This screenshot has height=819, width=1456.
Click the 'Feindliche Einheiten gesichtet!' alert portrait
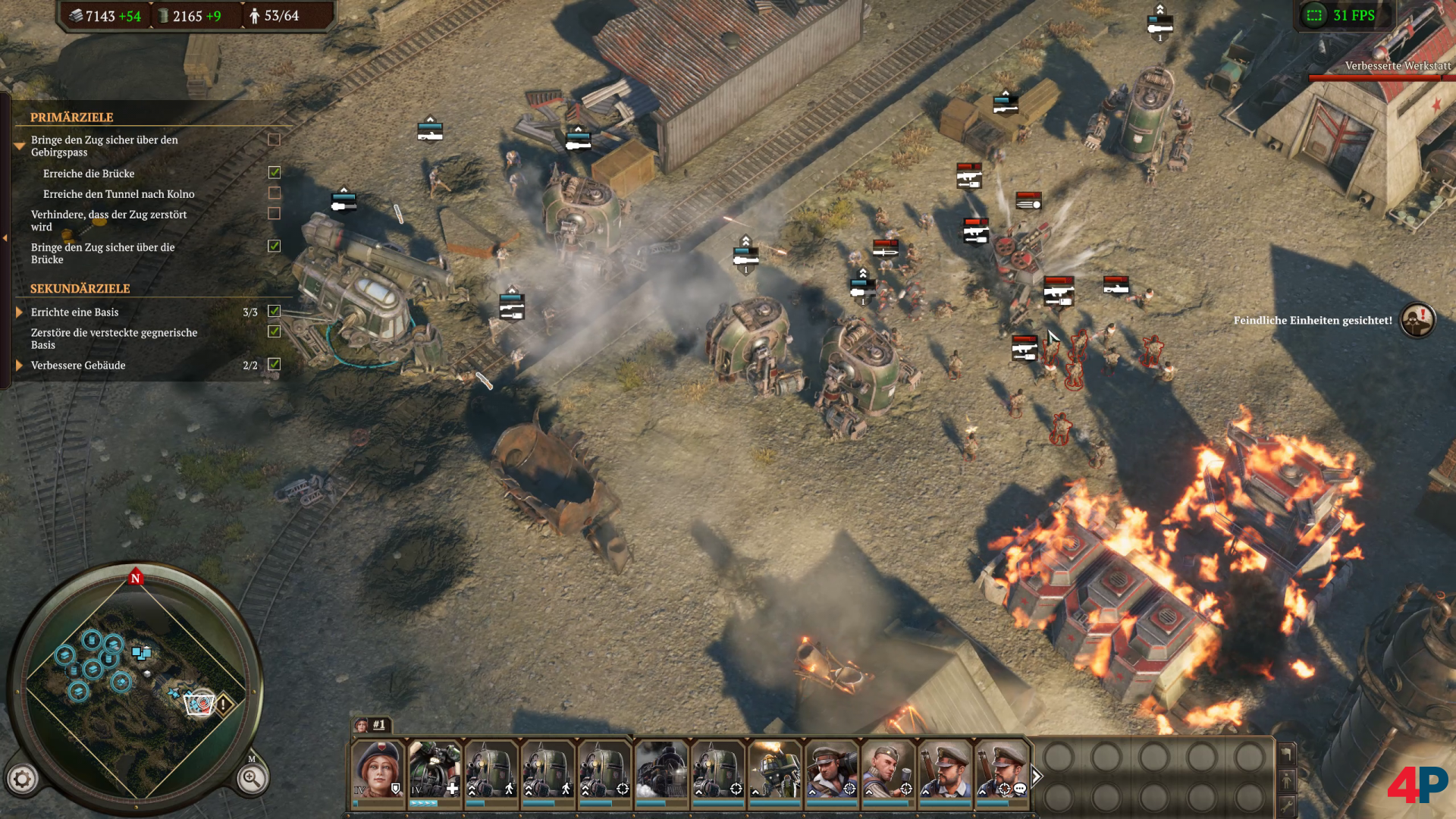pos(1417,320)
